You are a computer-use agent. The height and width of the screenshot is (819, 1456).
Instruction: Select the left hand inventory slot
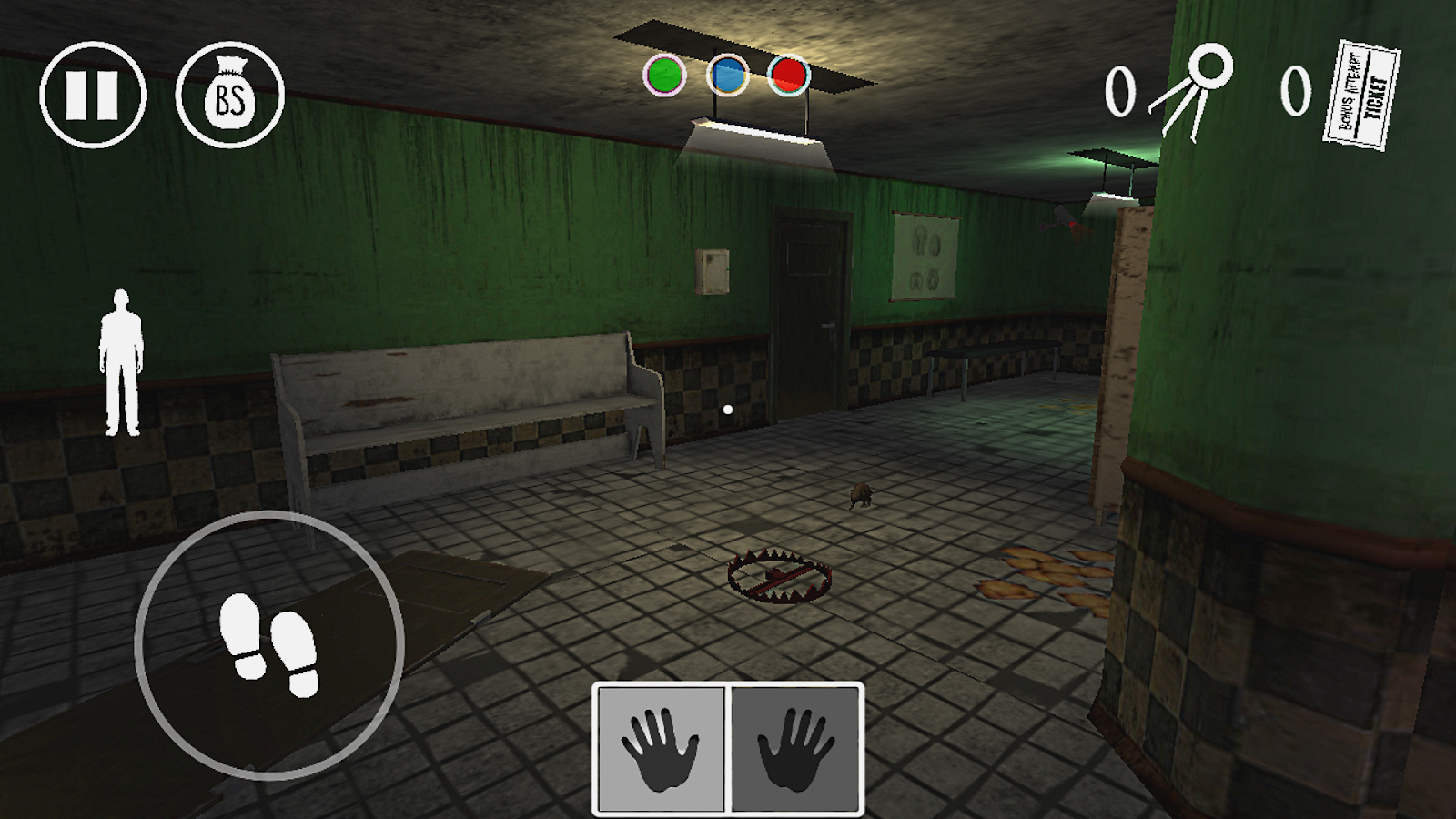click(661, 748)
